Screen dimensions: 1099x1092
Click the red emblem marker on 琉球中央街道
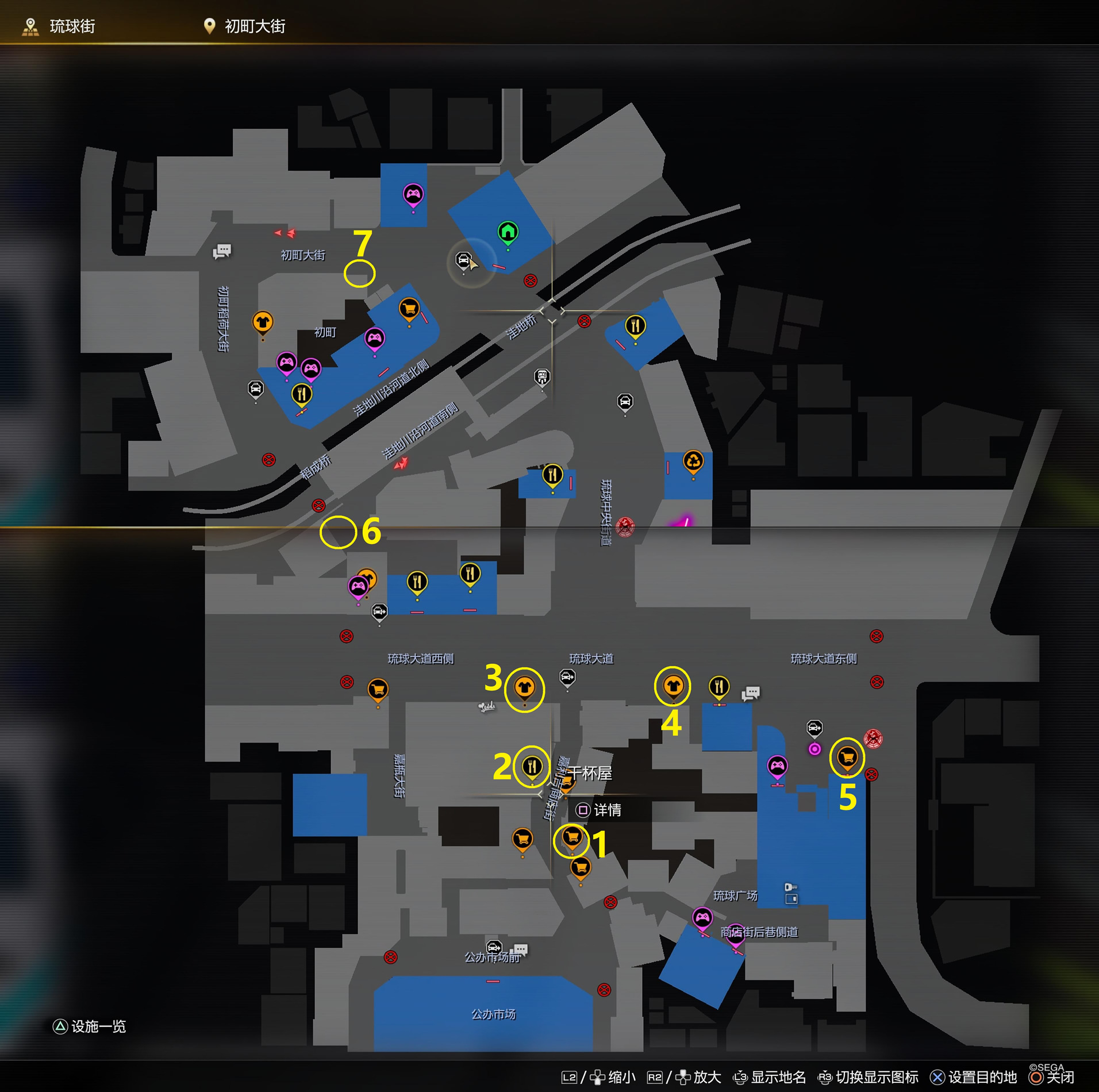click(x=625, y=526)
